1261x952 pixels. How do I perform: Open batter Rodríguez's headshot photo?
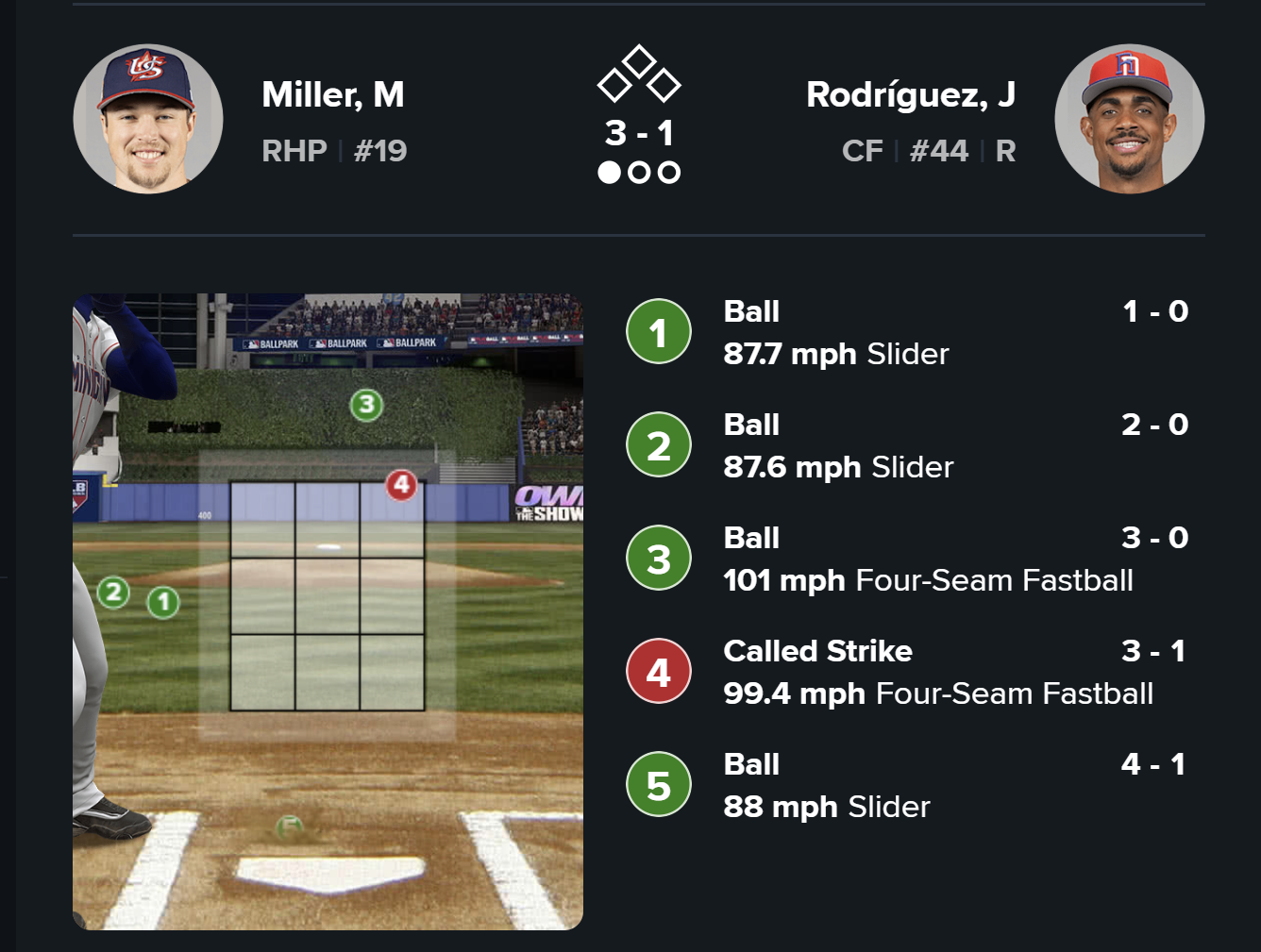click(x=1129, y=119)
